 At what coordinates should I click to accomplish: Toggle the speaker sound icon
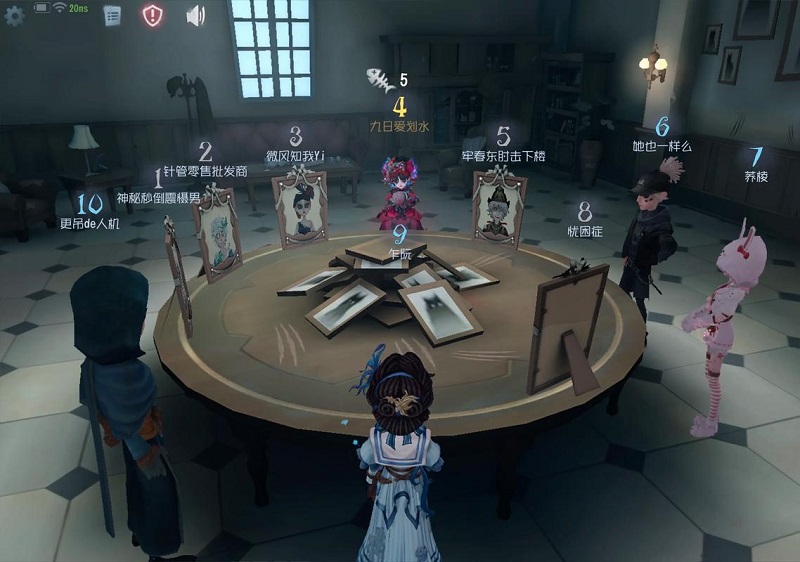pyautogui.click(x=195, y=15)
